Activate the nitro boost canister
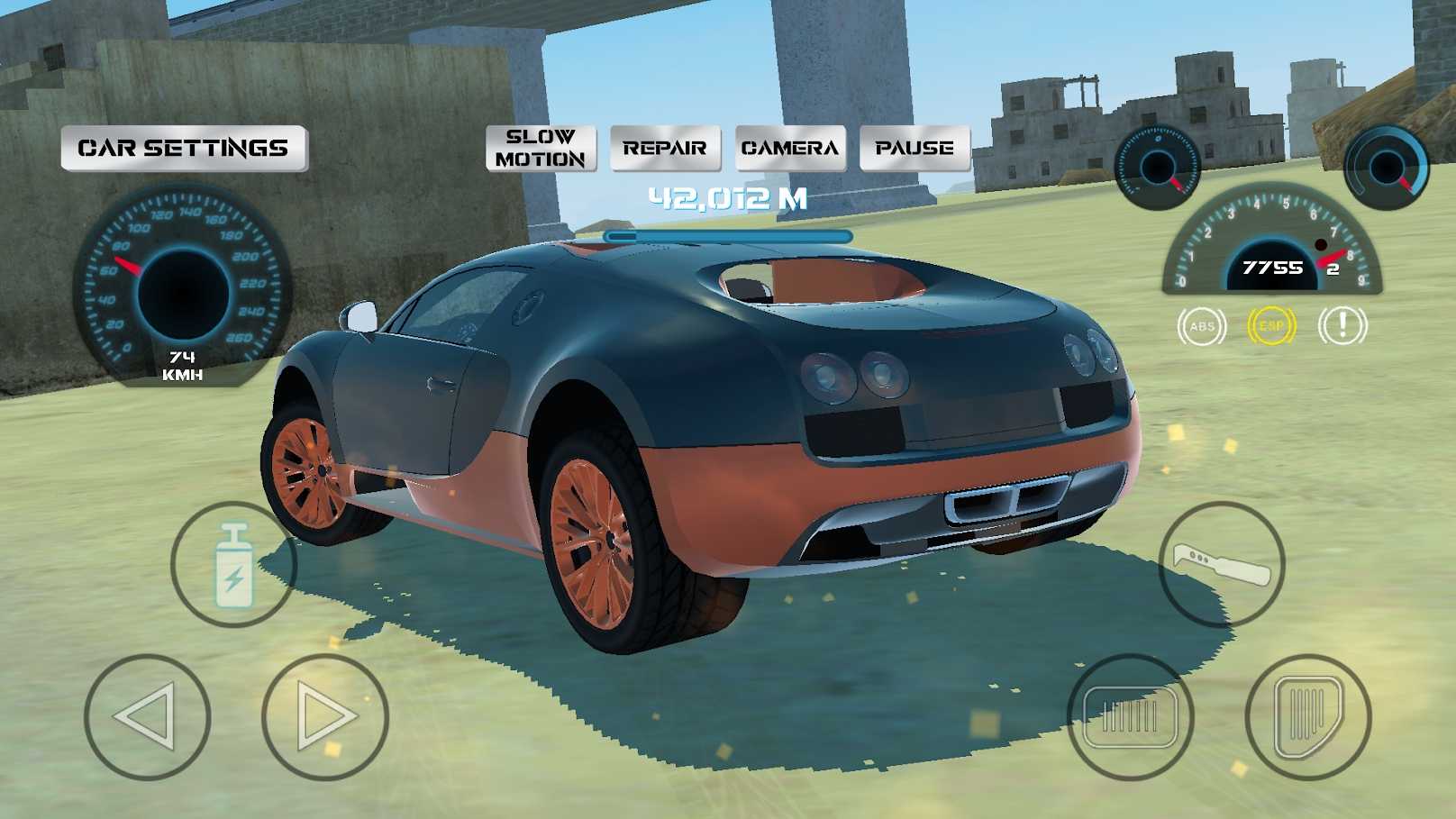Viewport: 1456px width, 819px height. pos(233,565)
